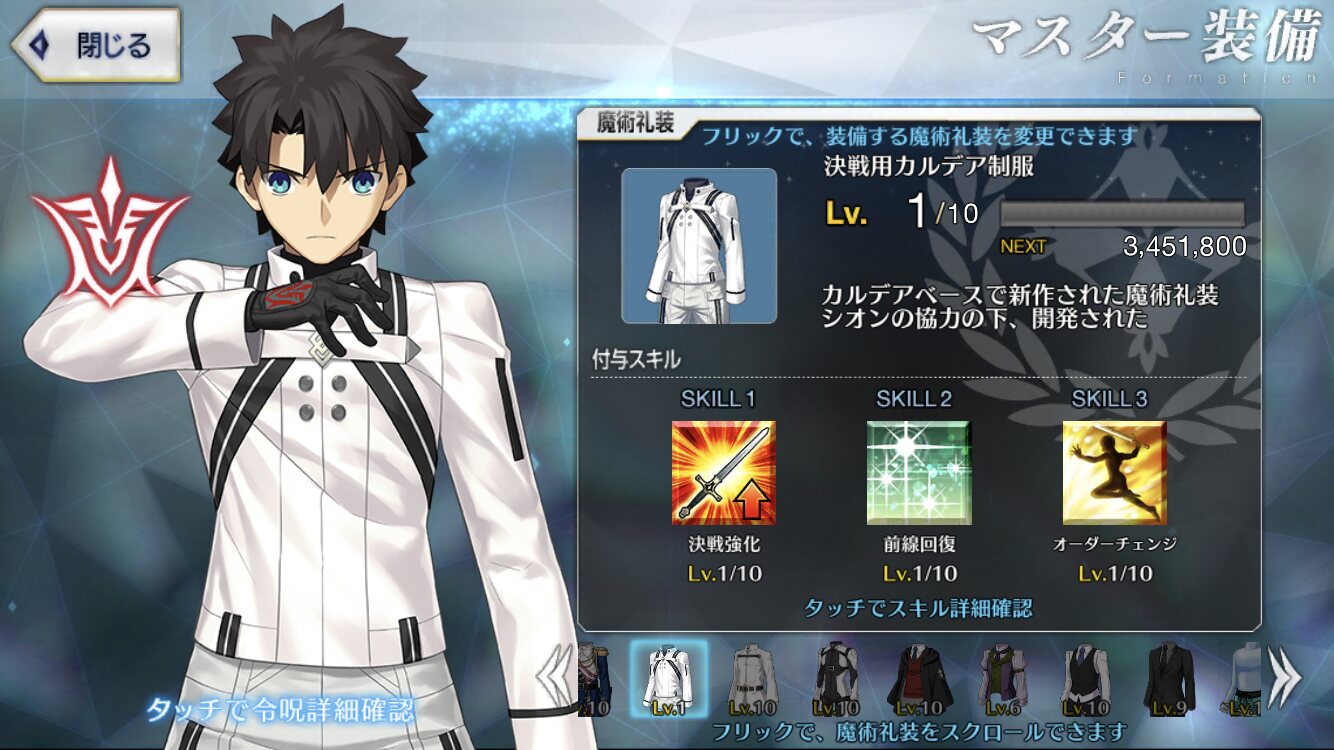Choose the grey belted uniform mystic code

click(753, 679)
